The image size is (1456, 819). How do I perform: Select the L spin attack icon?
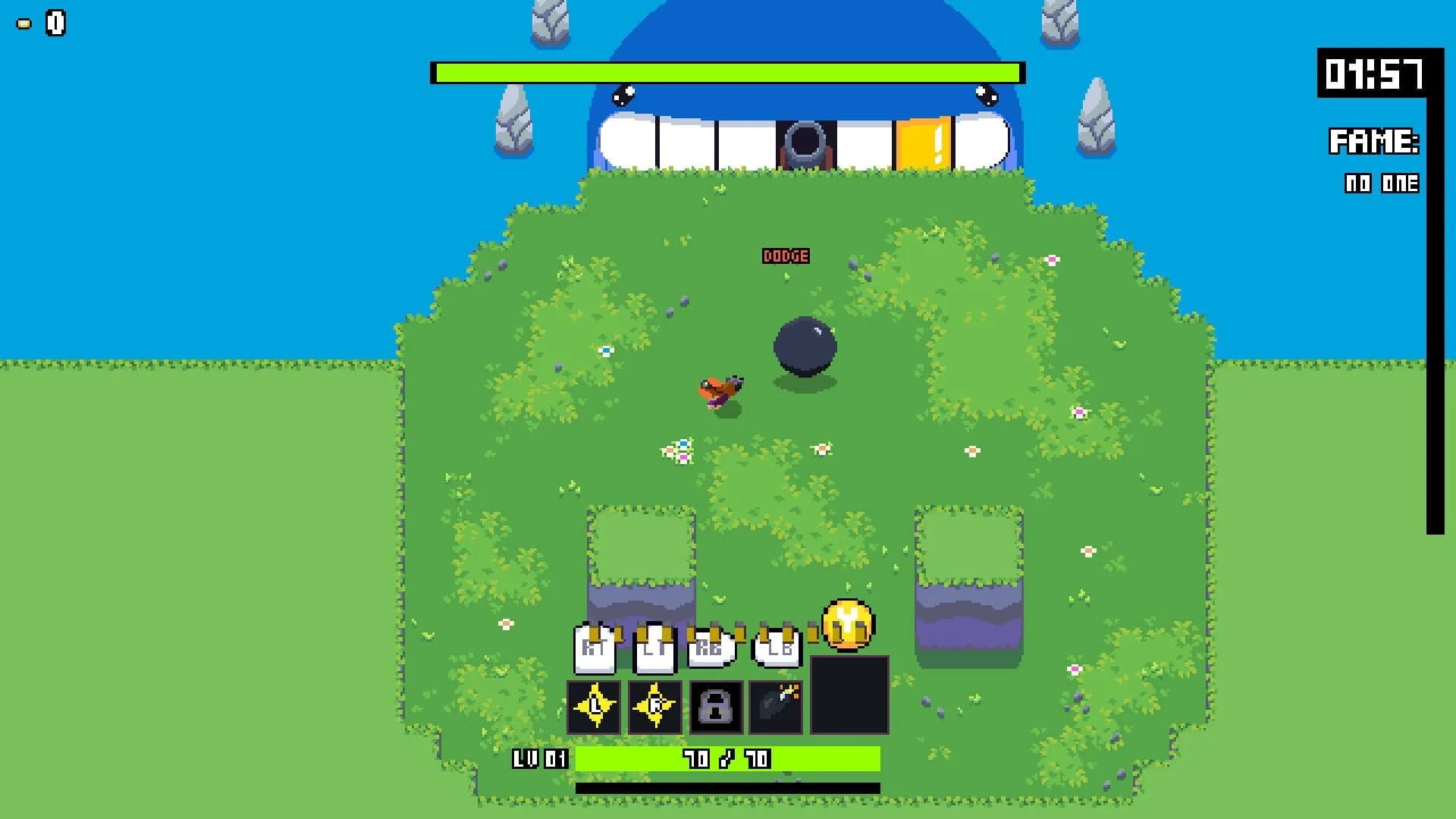coord(596,707)
